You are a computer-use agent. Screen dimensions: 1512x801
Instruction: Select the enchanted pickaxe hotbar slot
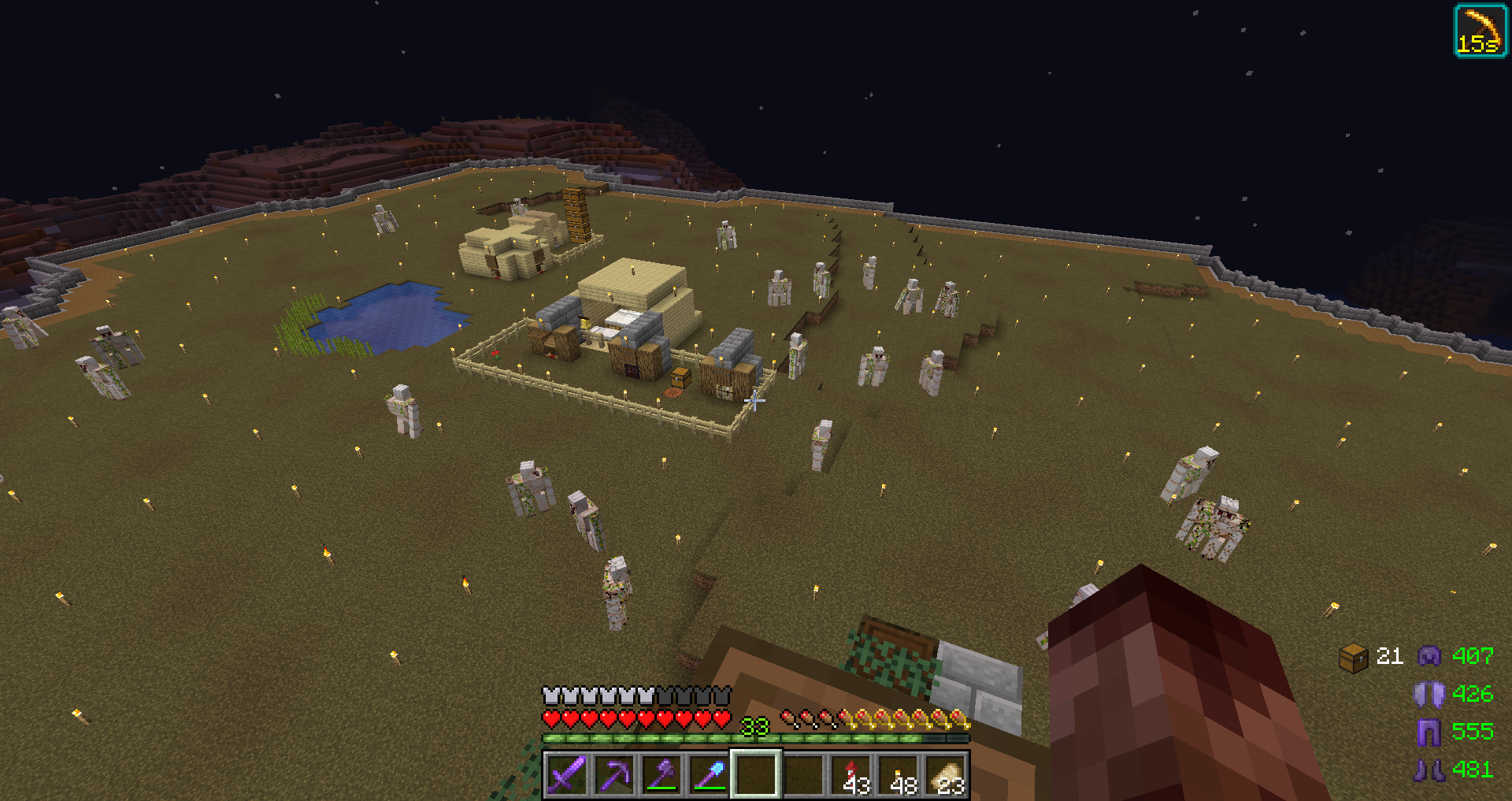pos(614,774)
